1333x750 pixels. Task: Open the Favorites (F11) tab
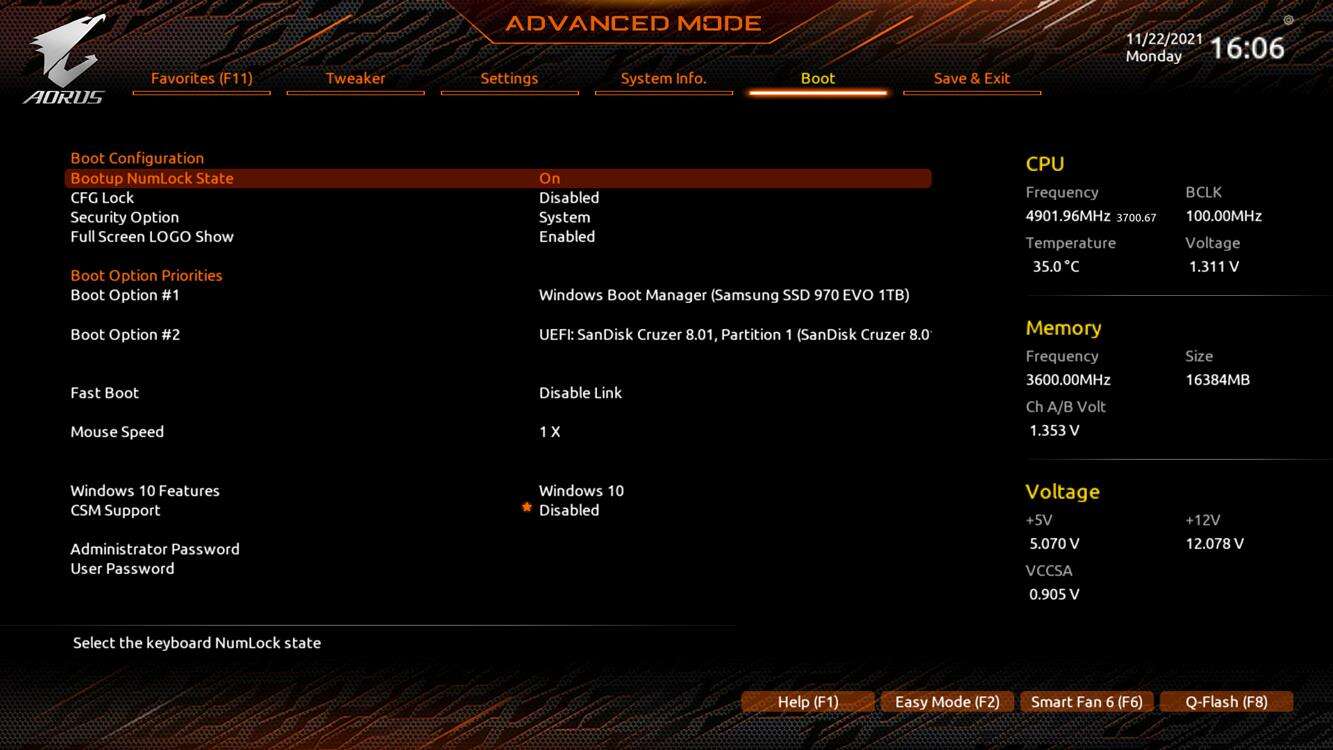(x=201, y=78)
